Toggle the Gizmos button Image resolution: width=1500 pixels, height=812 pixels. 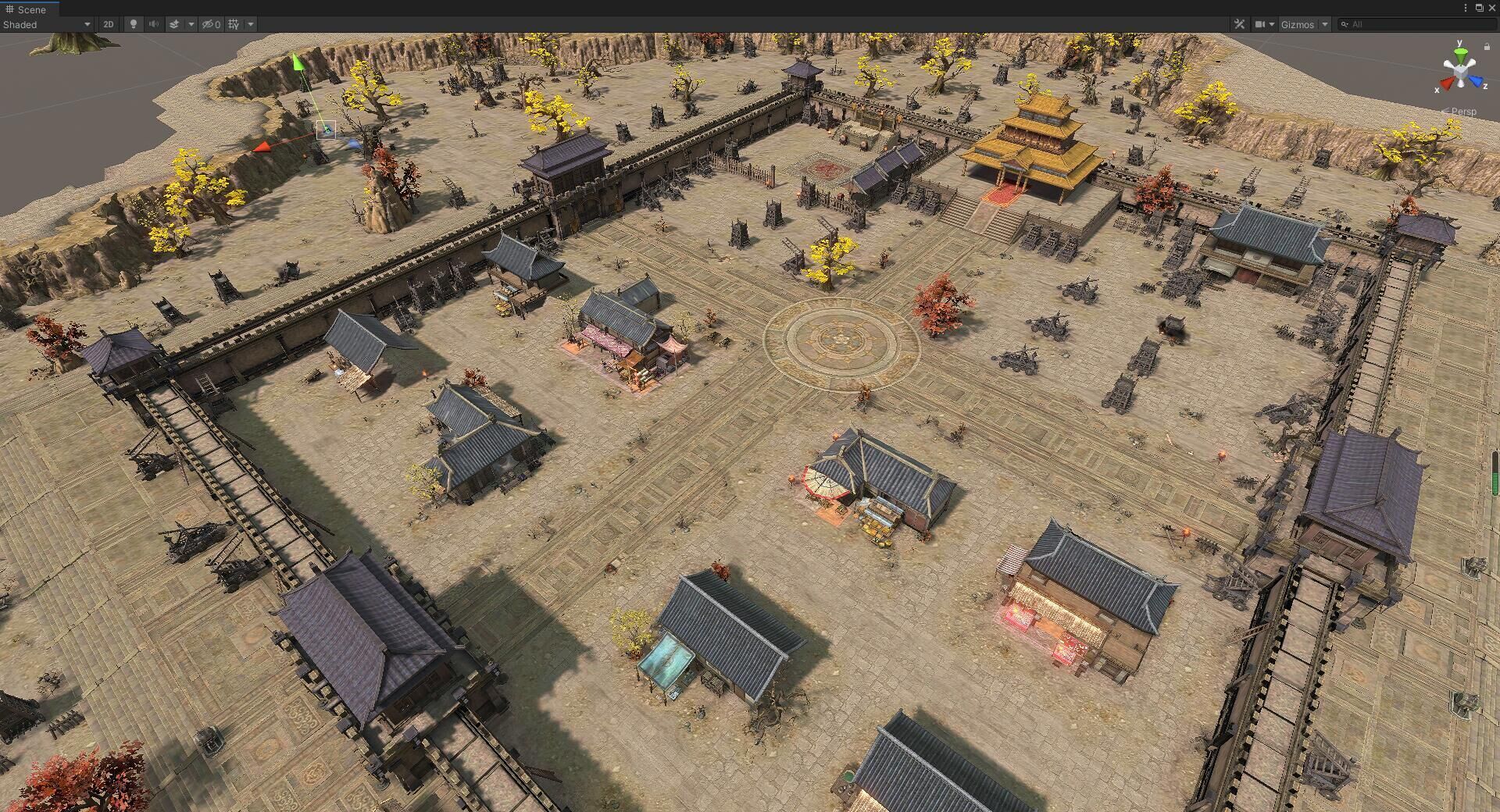coord(1298,24)
